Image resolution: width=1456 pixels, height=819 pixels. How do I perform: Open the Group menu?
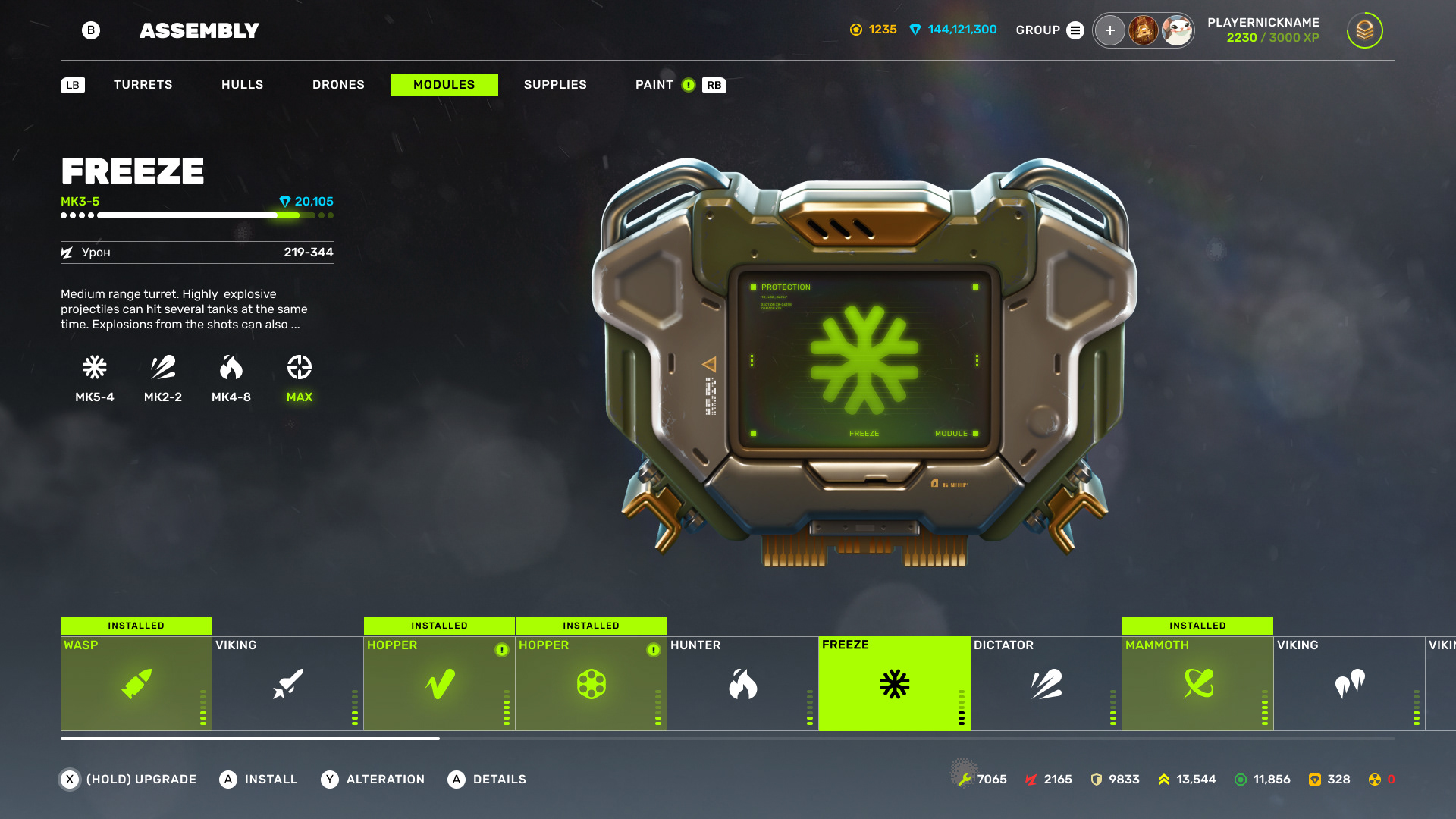click(1050, 30)
